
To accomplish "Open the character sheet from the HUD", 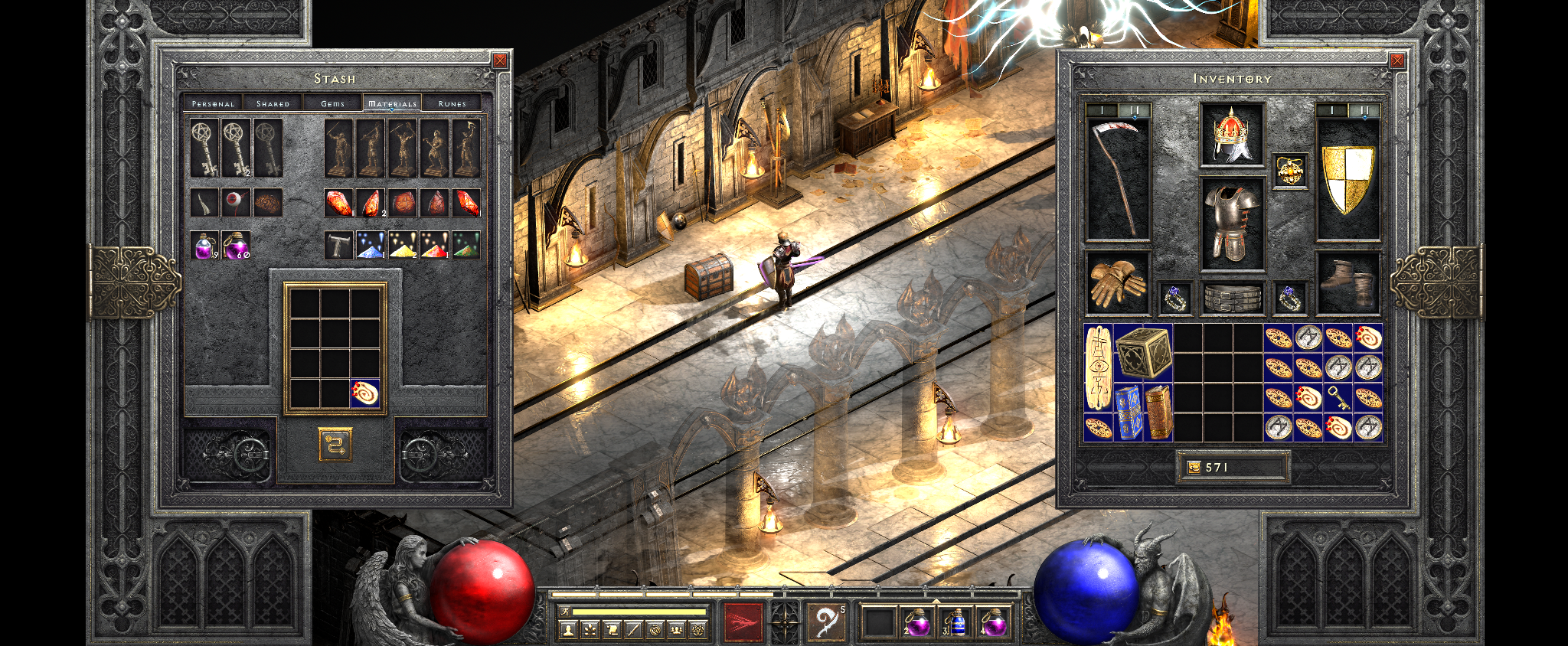I will pos(567,630).
